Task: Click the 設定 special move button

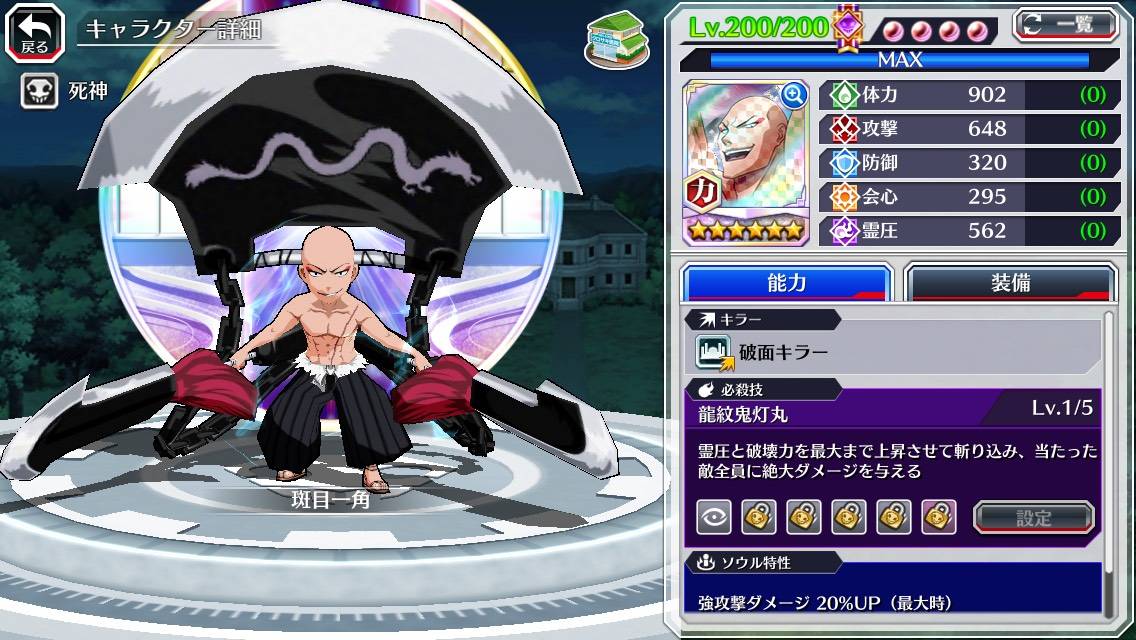Action: 1034,517
